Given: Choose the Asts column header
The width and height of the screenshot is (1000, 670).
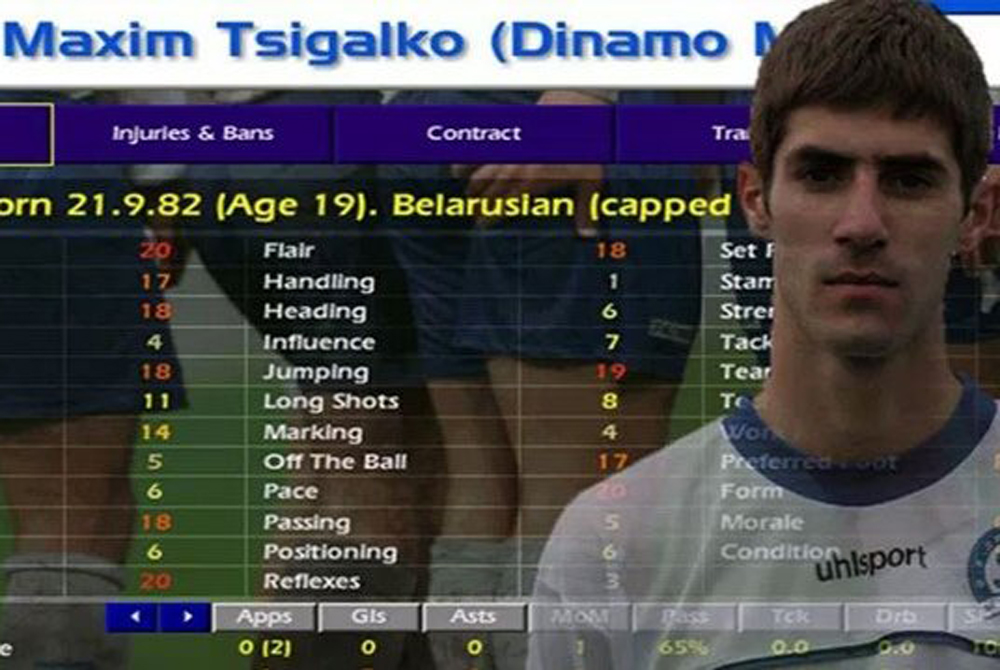Looking at the screenshot, I should click(x=473, y=617).
